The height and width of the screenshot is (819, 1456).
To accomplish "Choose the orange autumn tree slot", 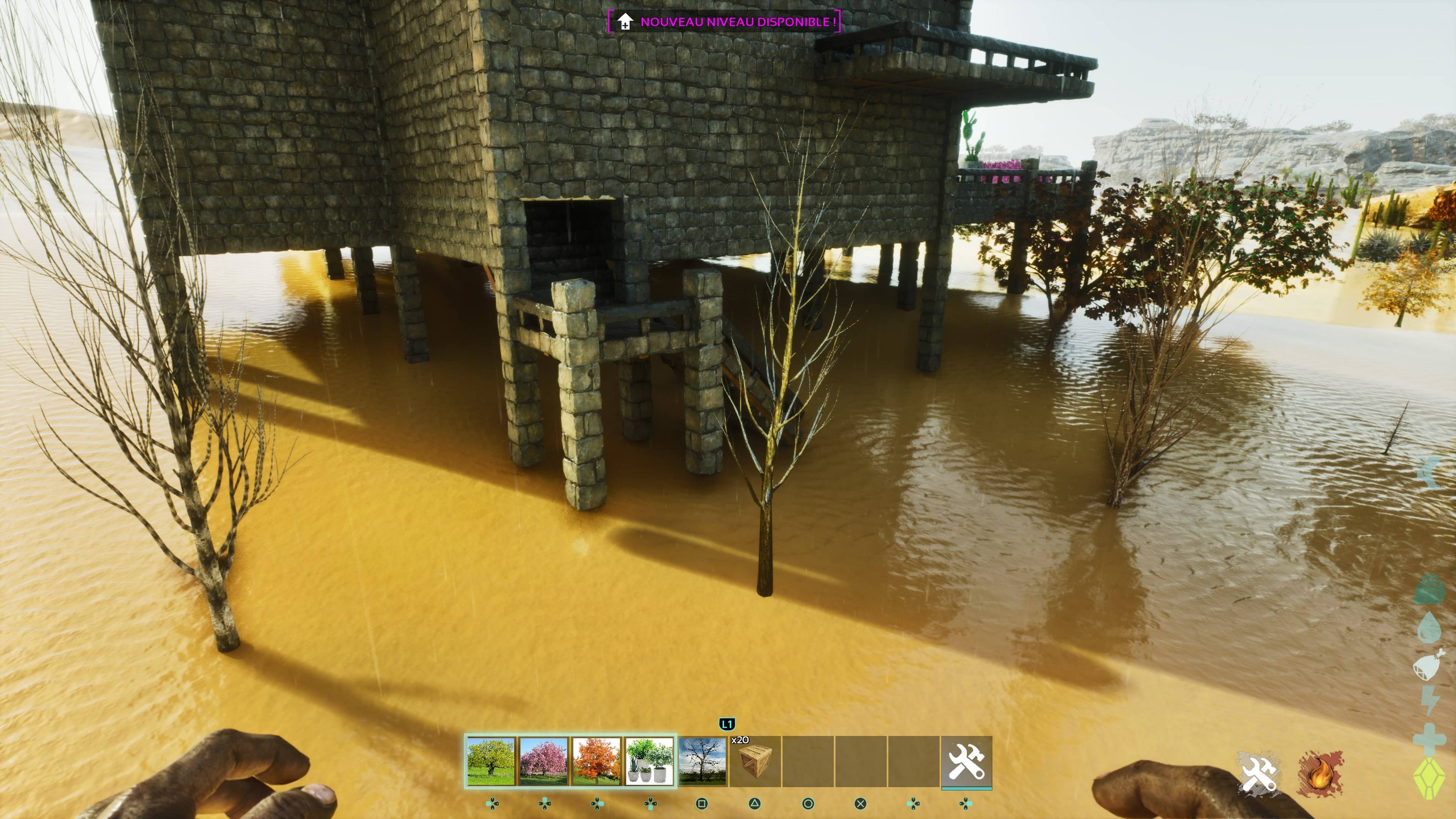I will [596, 761].
